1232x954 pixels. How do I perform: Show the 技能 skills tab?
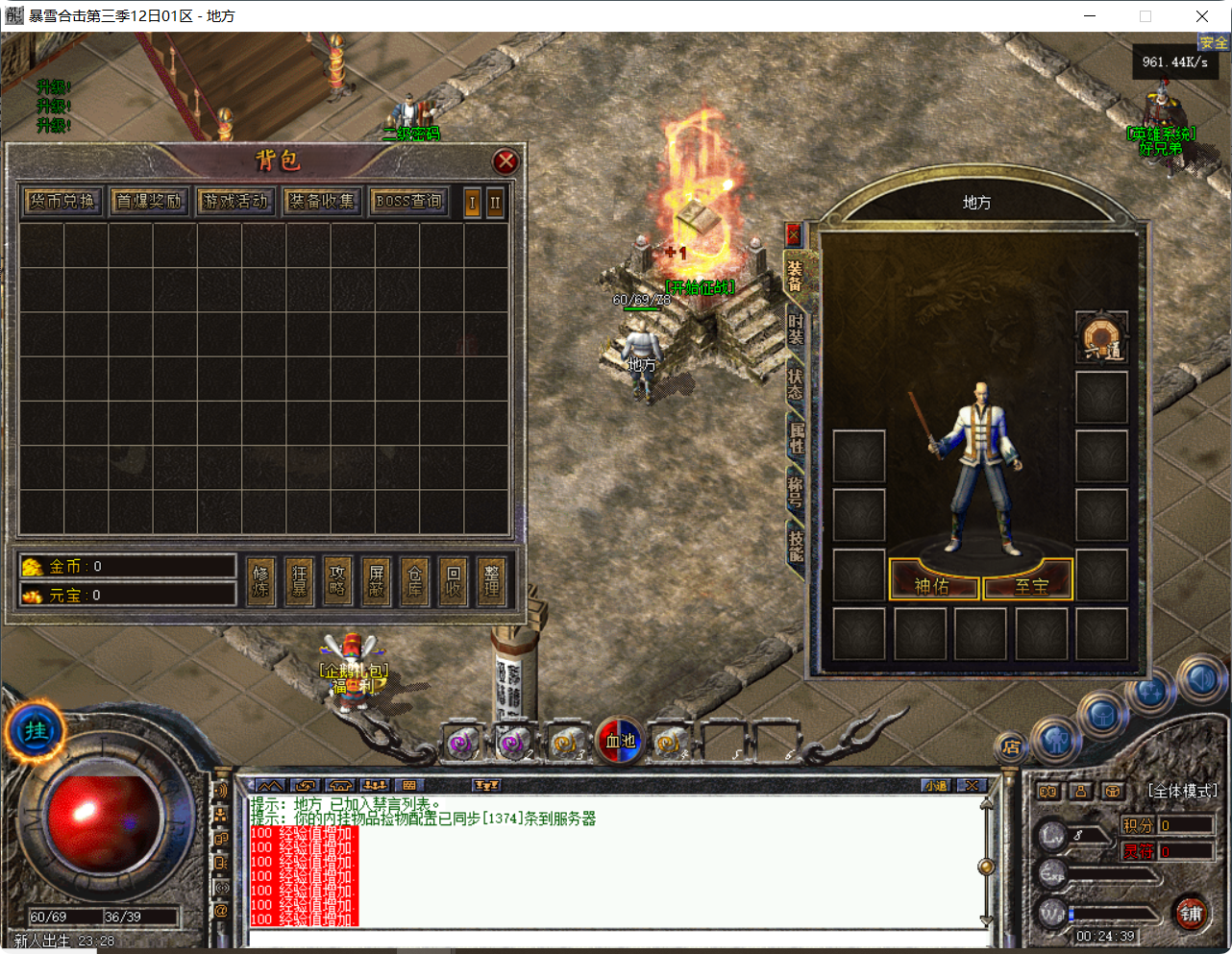pyautogui.click(x=796, y=545)
